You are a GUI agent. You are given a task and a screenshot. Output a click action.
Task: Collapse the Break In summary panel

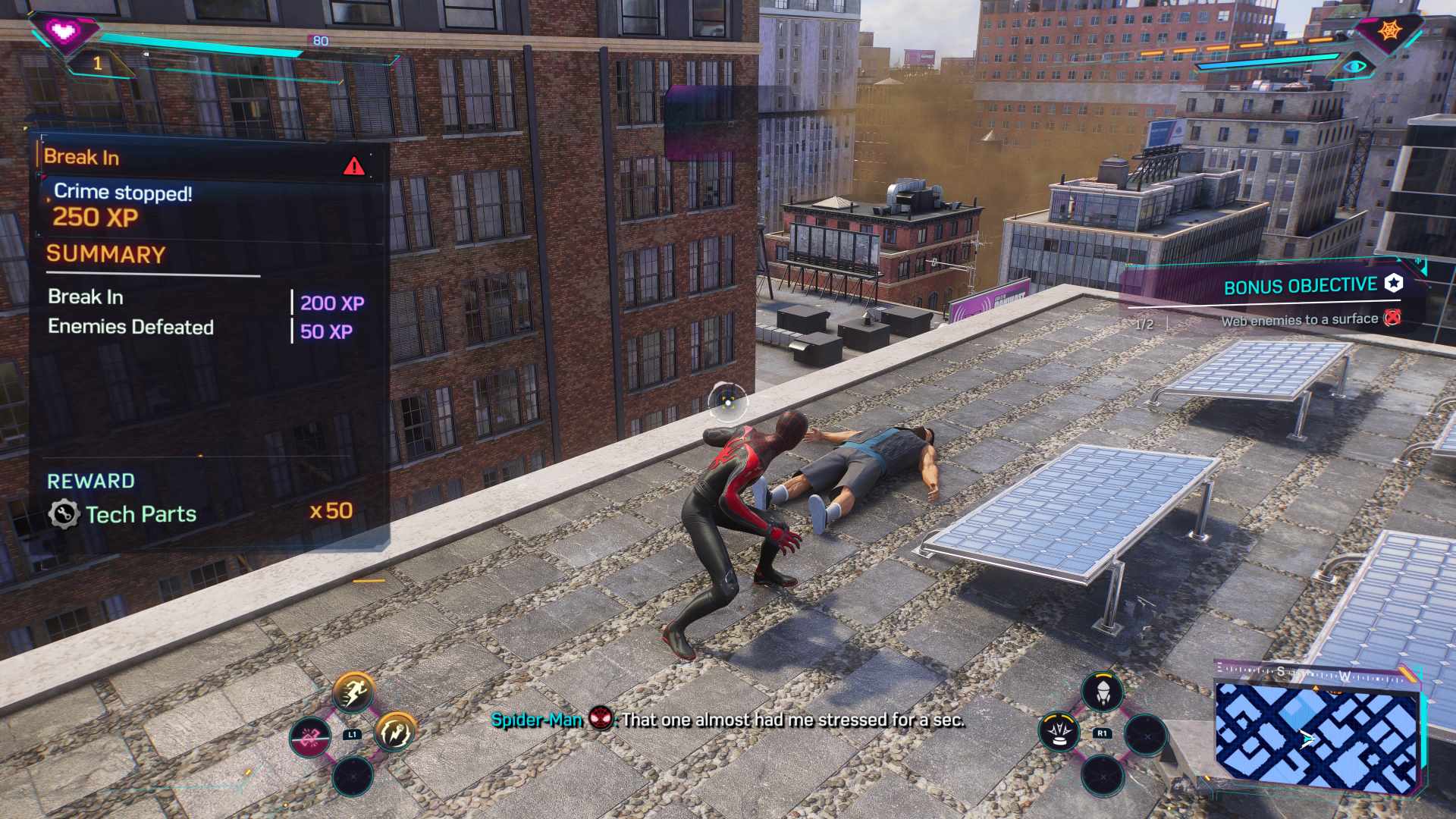83,157
